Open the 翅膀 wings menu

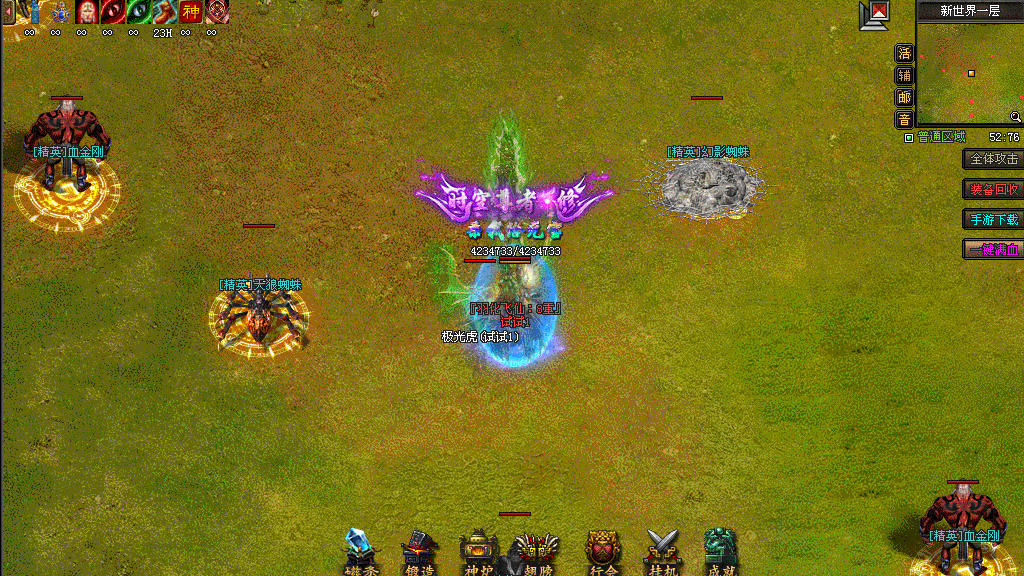coord(537,552)
